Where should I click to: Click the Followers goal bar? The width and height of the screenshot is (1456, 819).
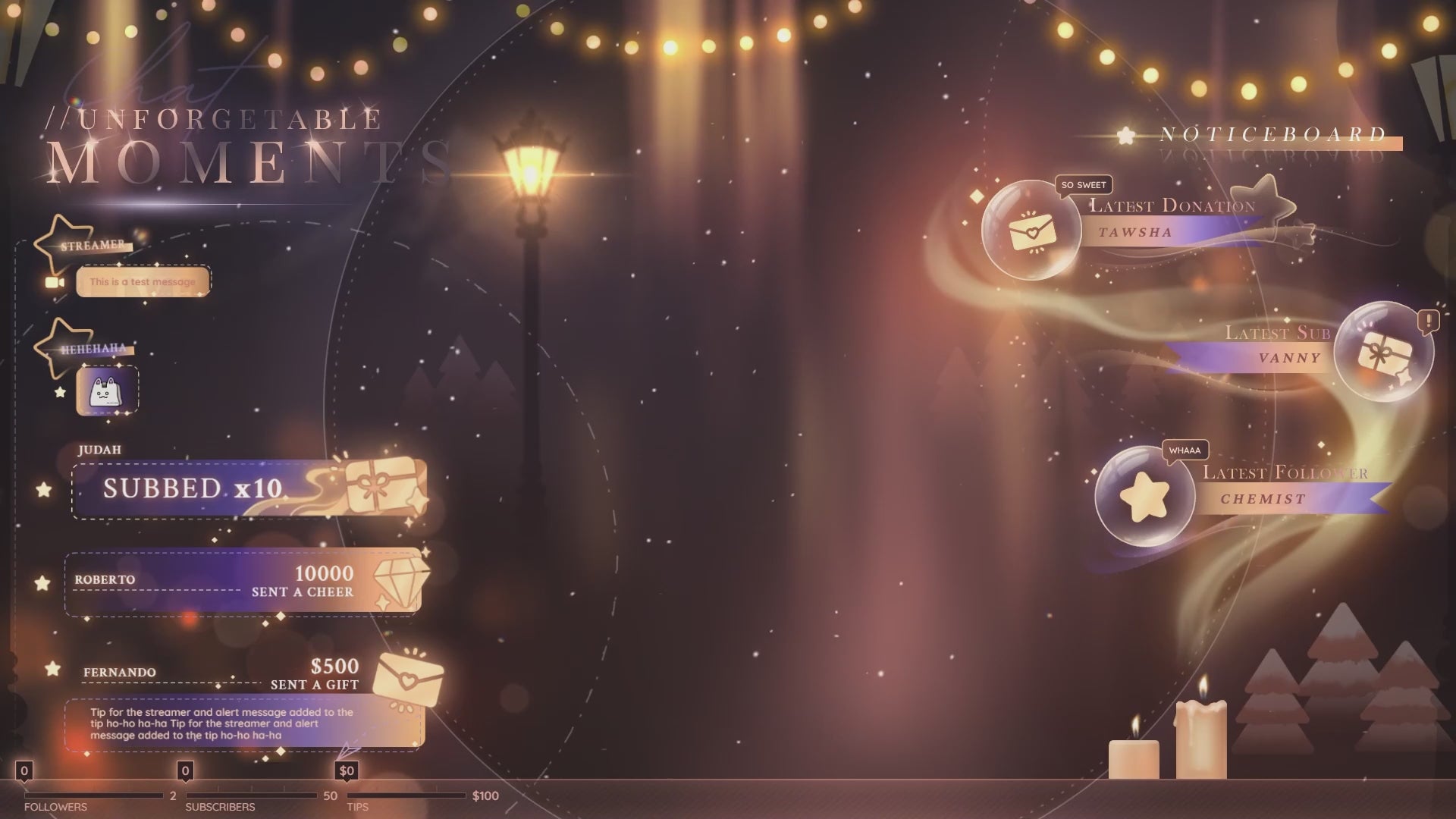point(93,795)
